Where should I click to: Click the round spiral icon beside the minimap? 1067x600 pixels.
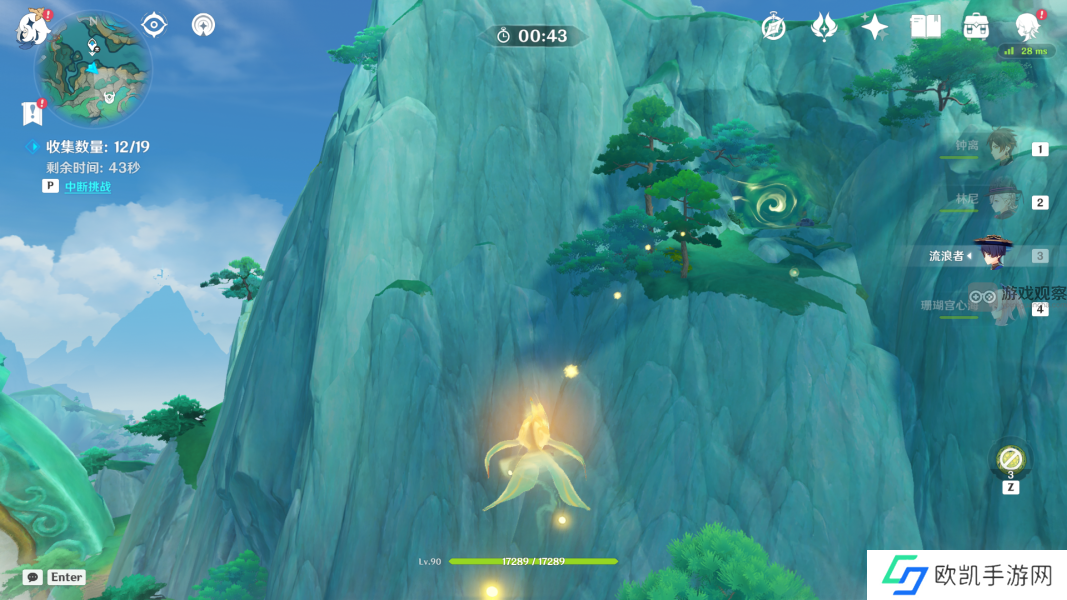click(204, 25)
